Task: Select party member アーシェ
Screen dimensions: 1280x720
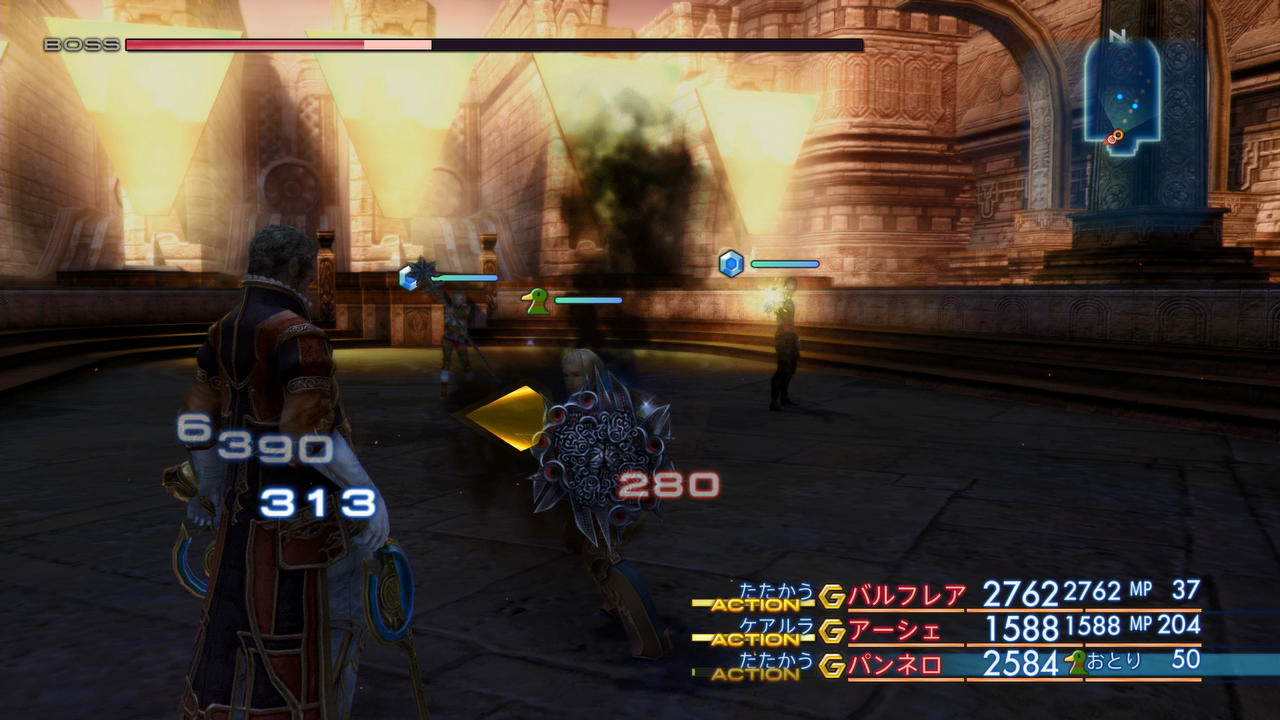Action: click(894, 630)
